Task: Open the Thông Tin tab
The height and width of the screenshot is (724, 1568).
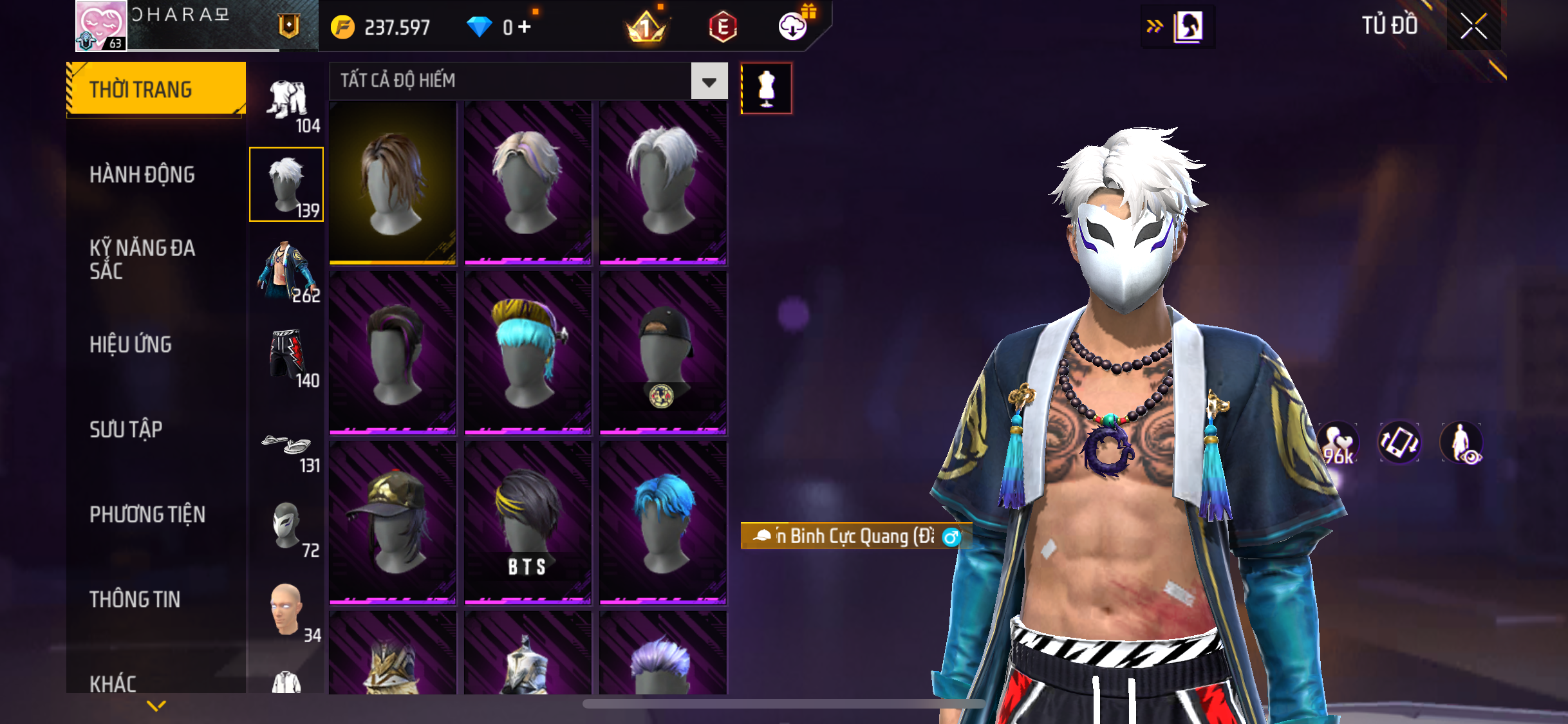Action: 135,599
